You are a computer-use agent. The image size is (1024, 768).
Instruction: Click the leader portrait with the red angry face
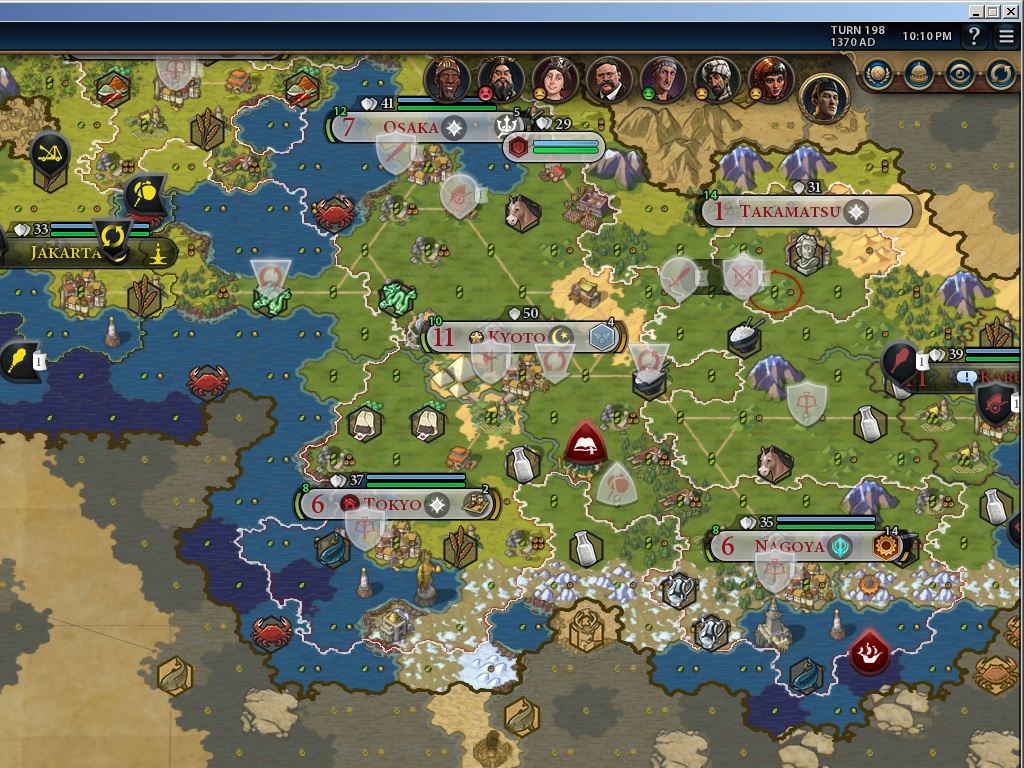[500, 79]
